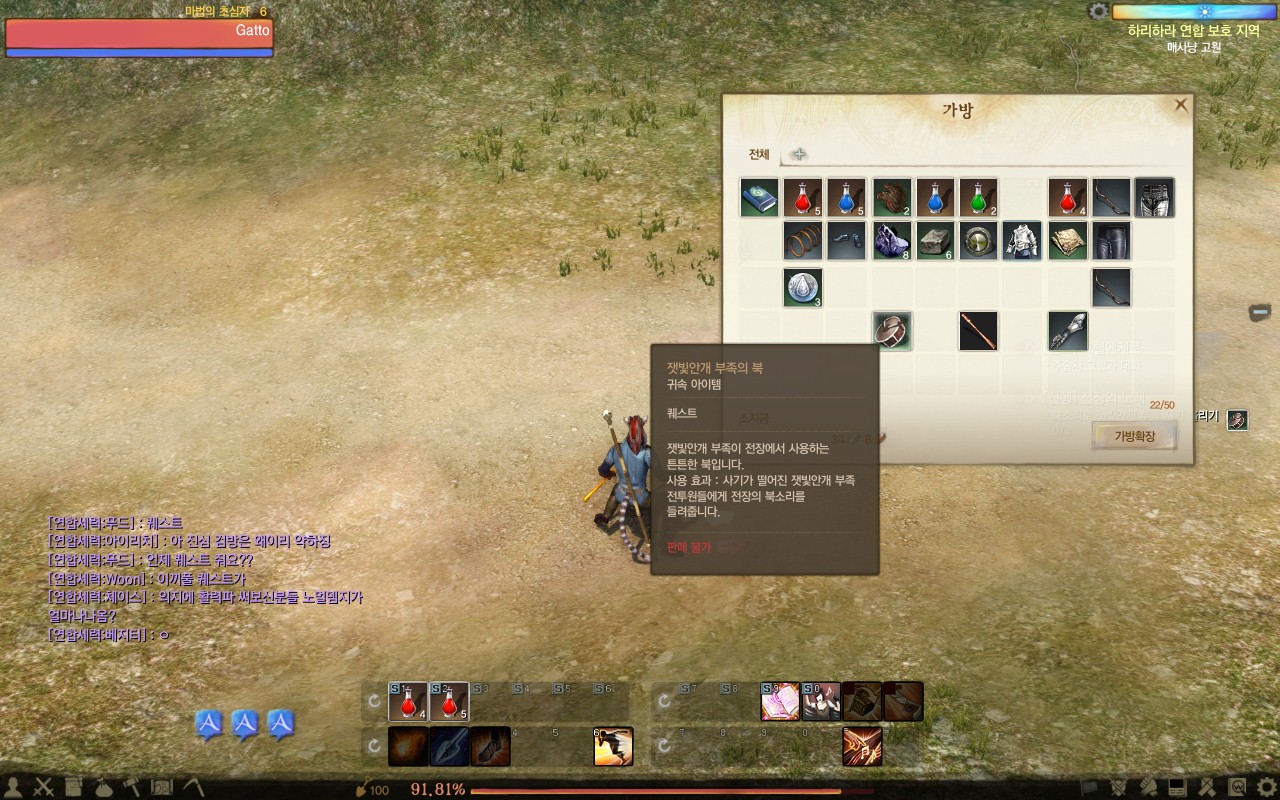This screenshot has width=1280, height=800.
Task: Open the crossed swords menu at bottom left
Action: tap(43, 787)
